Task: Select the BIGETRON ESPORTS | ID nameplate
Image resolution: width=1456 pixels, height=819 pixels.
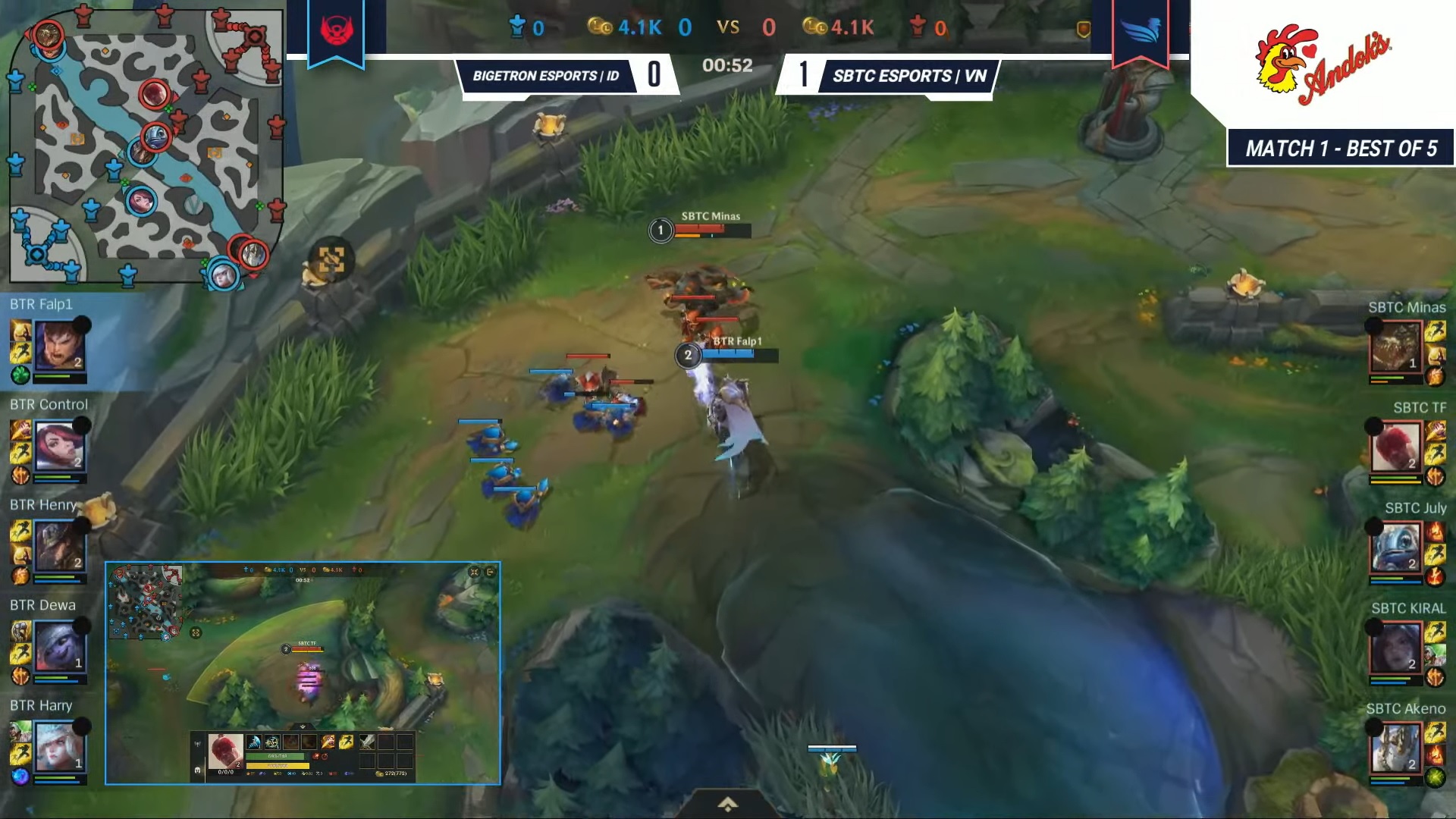Action: 548,76
